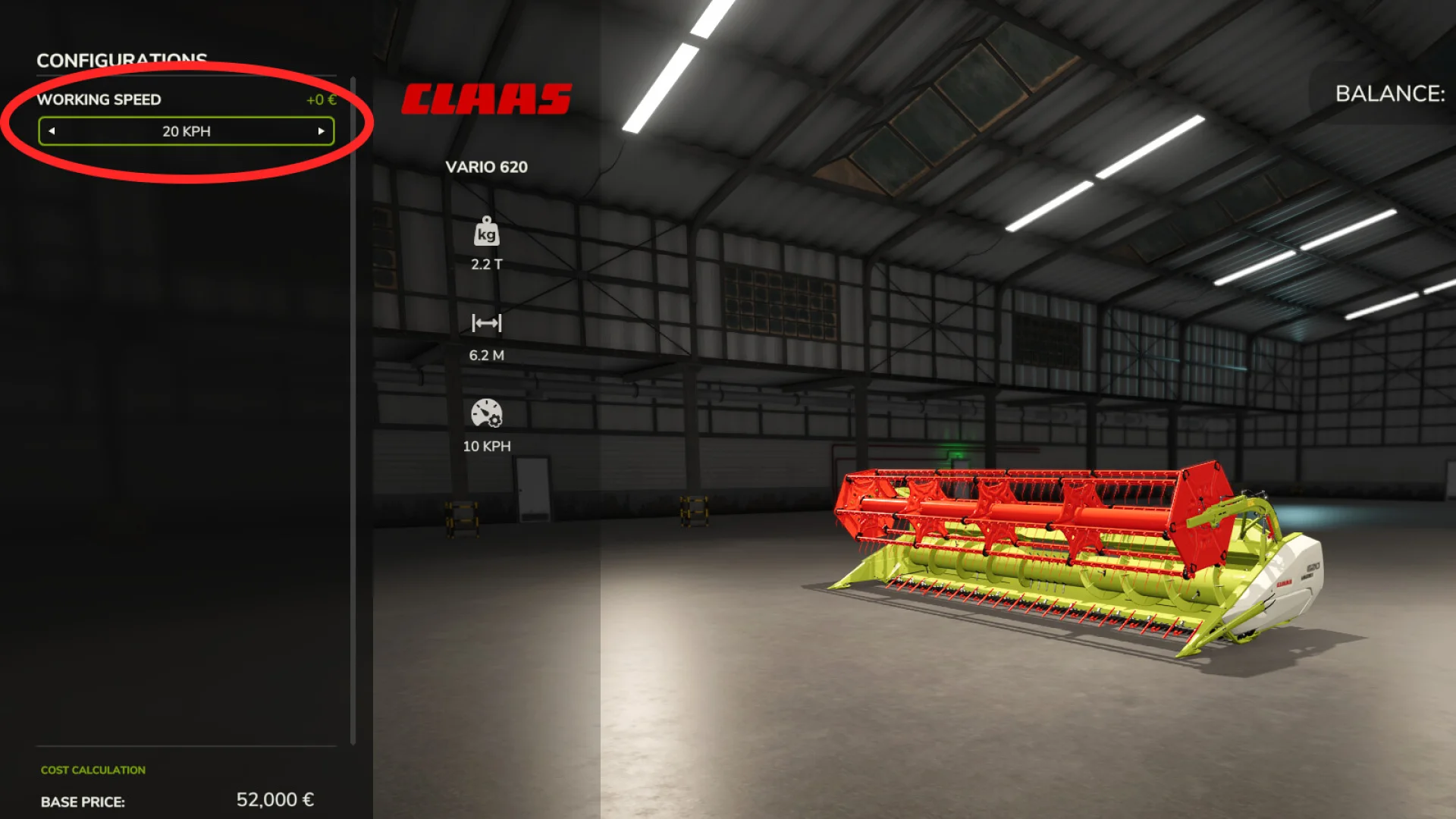Click the gear detail on the speed gauge icon

click(494, 420)
